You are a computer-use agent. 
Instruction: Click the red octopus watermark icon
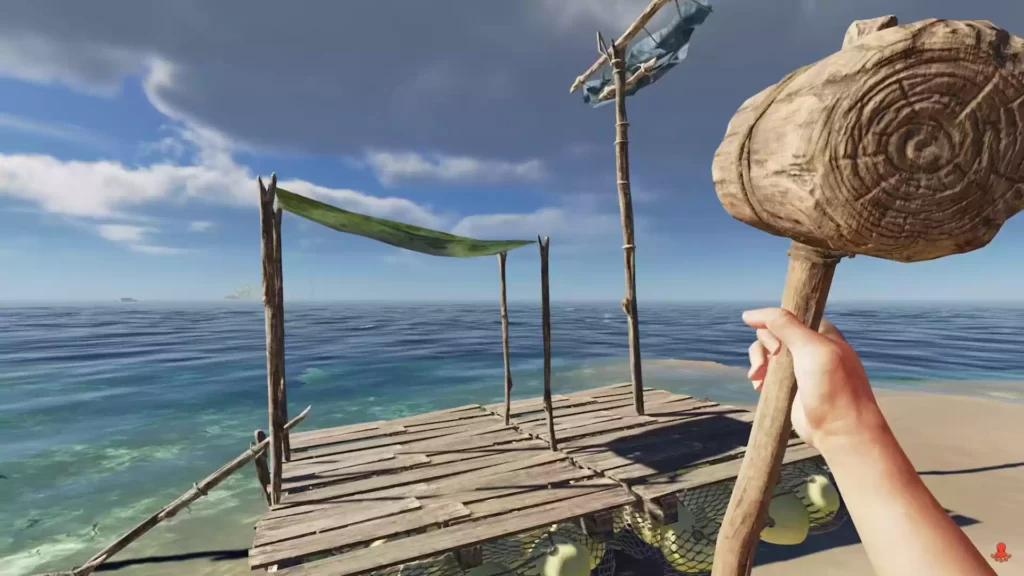999,552
